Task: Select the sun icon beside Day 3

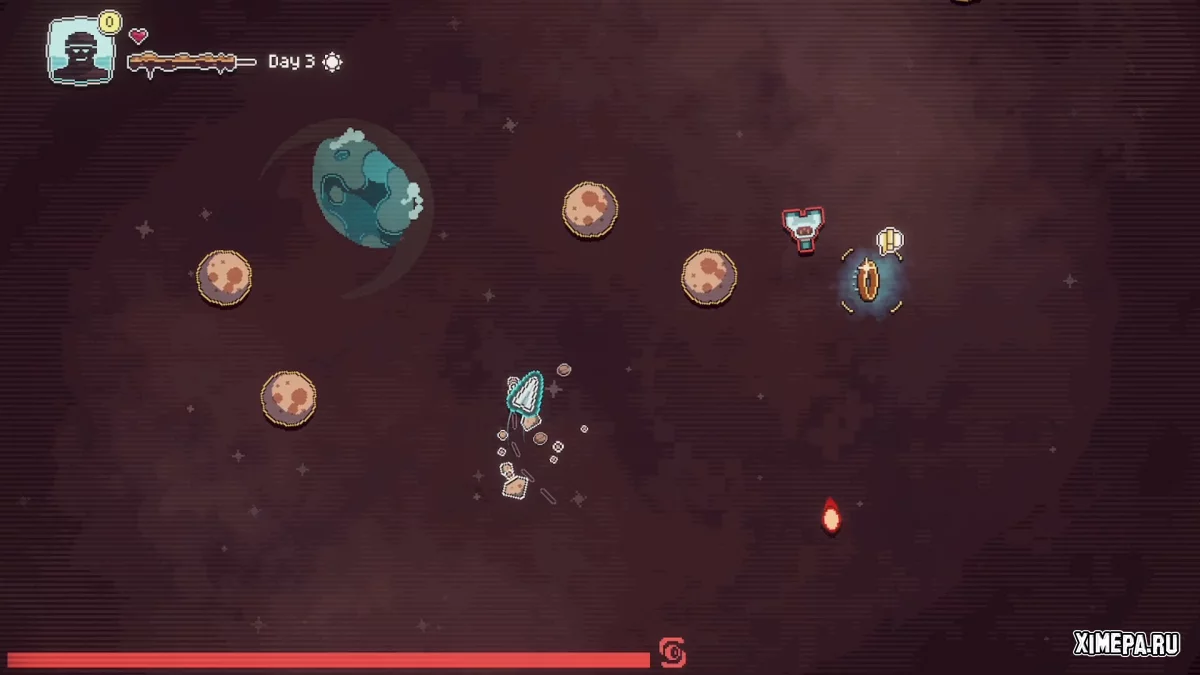Action: click(332, 62)
